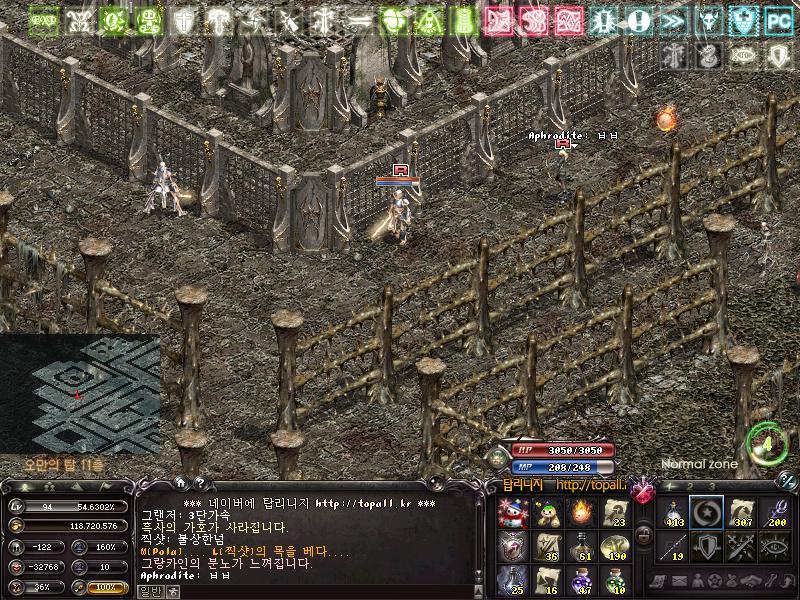Open the help question mark button
The image size is (800, 600).
tap(199, 482)
